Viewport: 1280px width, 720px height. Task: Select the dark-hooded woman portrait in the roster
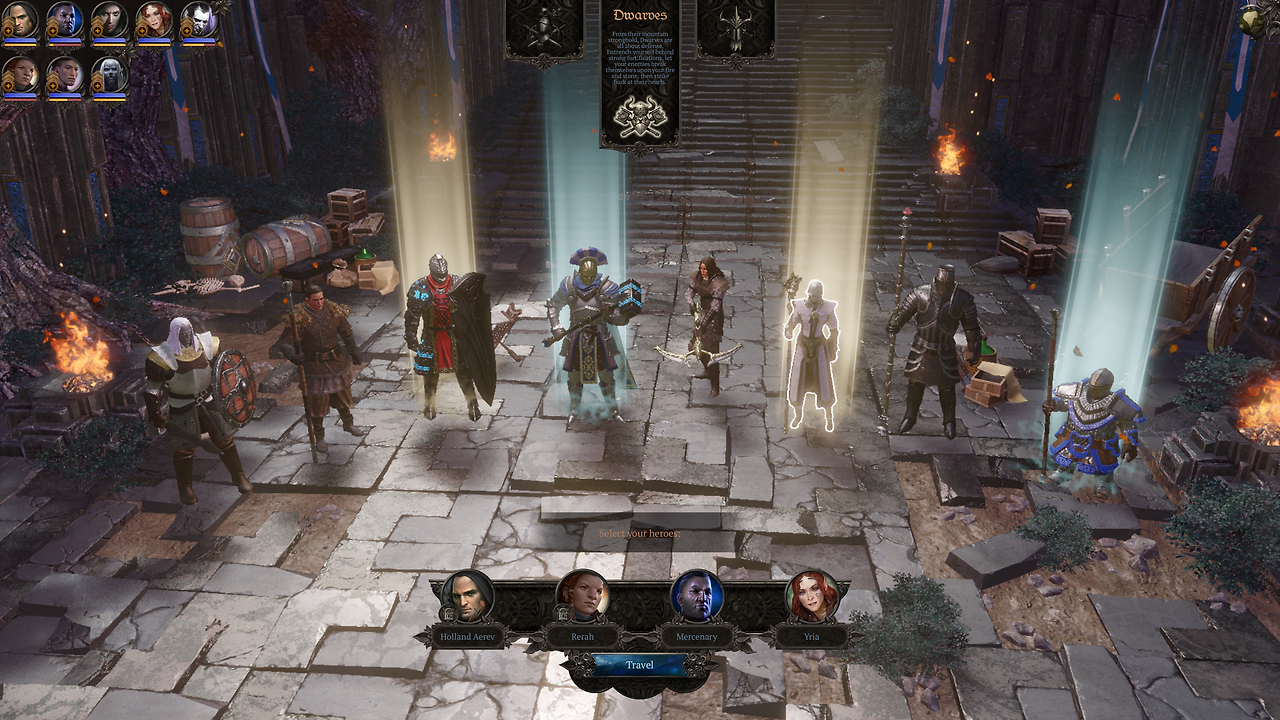[x=109, y=20]
